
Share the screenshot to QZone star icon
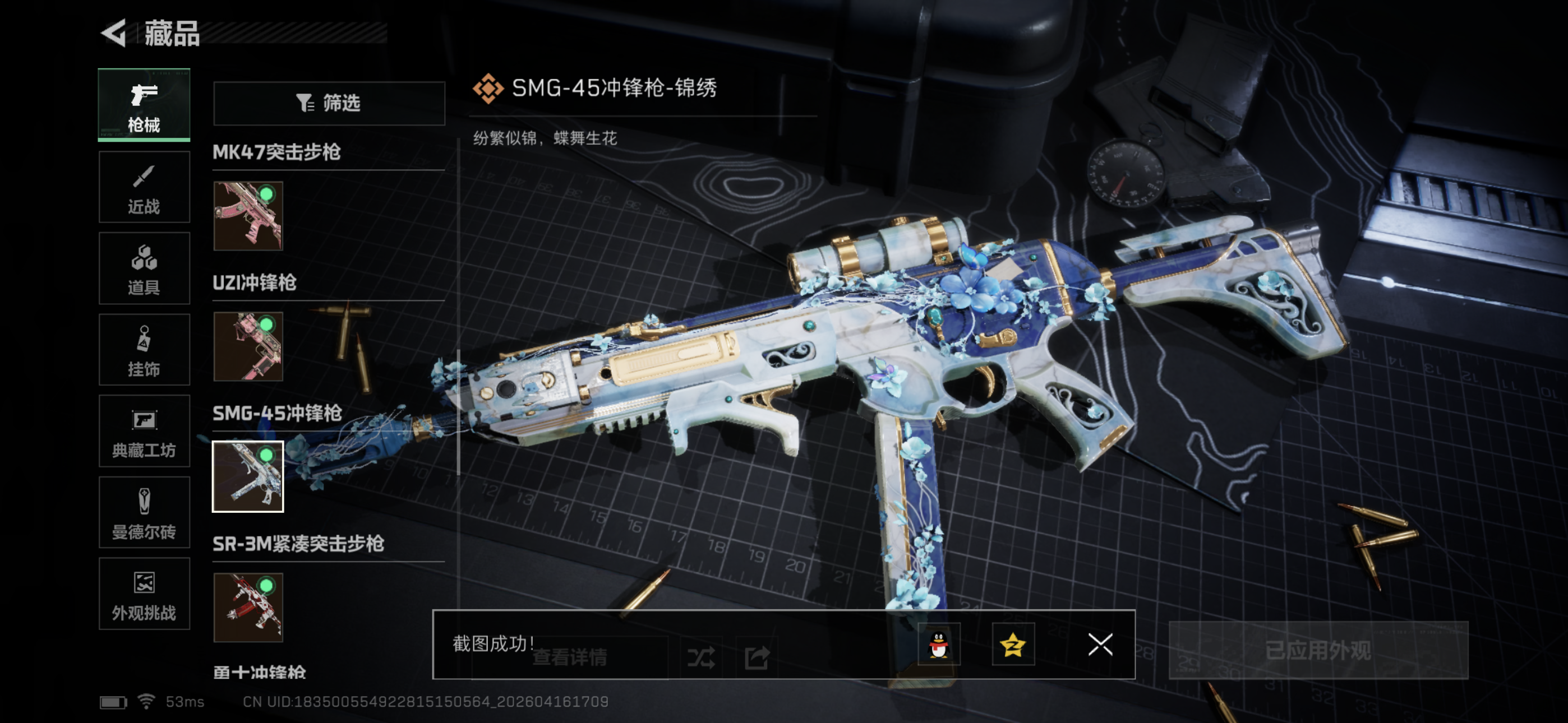click(1013, 645)
